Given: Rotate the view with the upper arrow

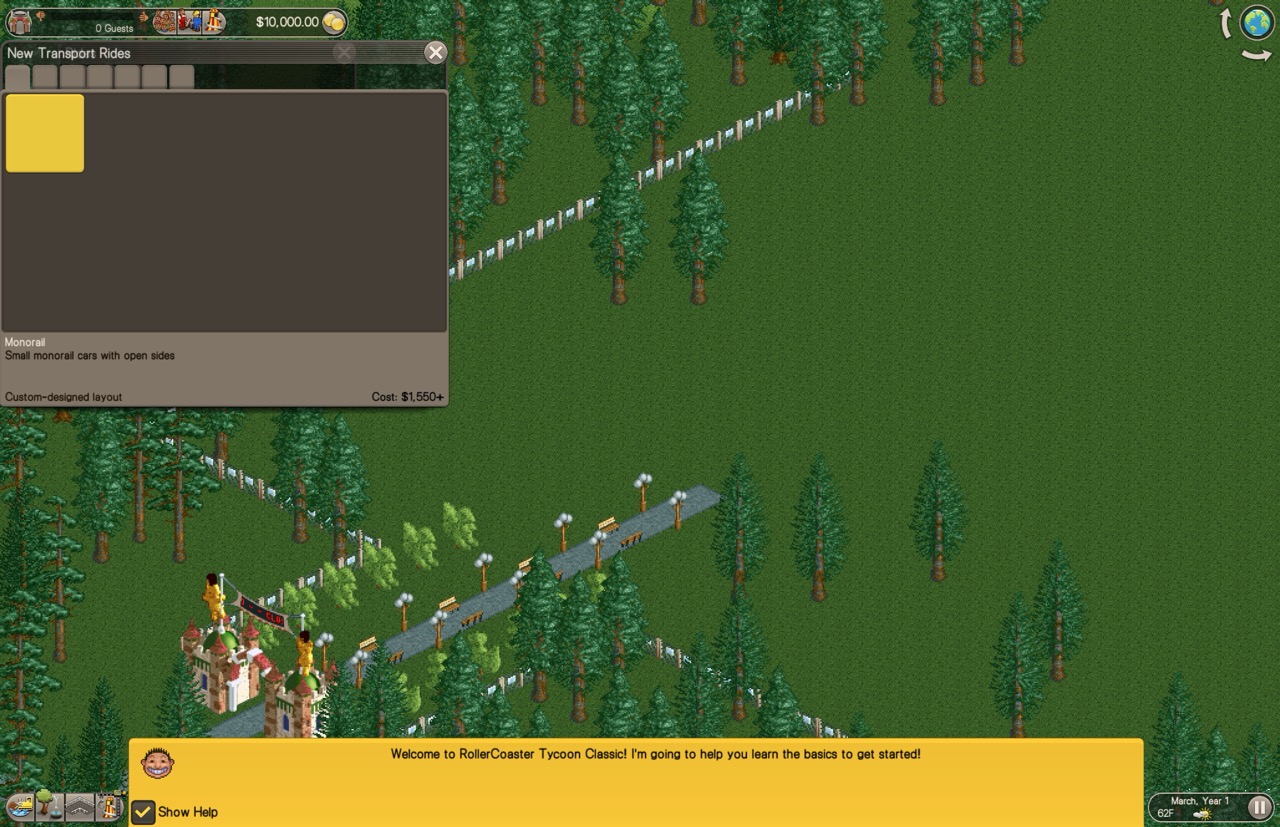Looking at the screenshot, I should coord(1224,22).
